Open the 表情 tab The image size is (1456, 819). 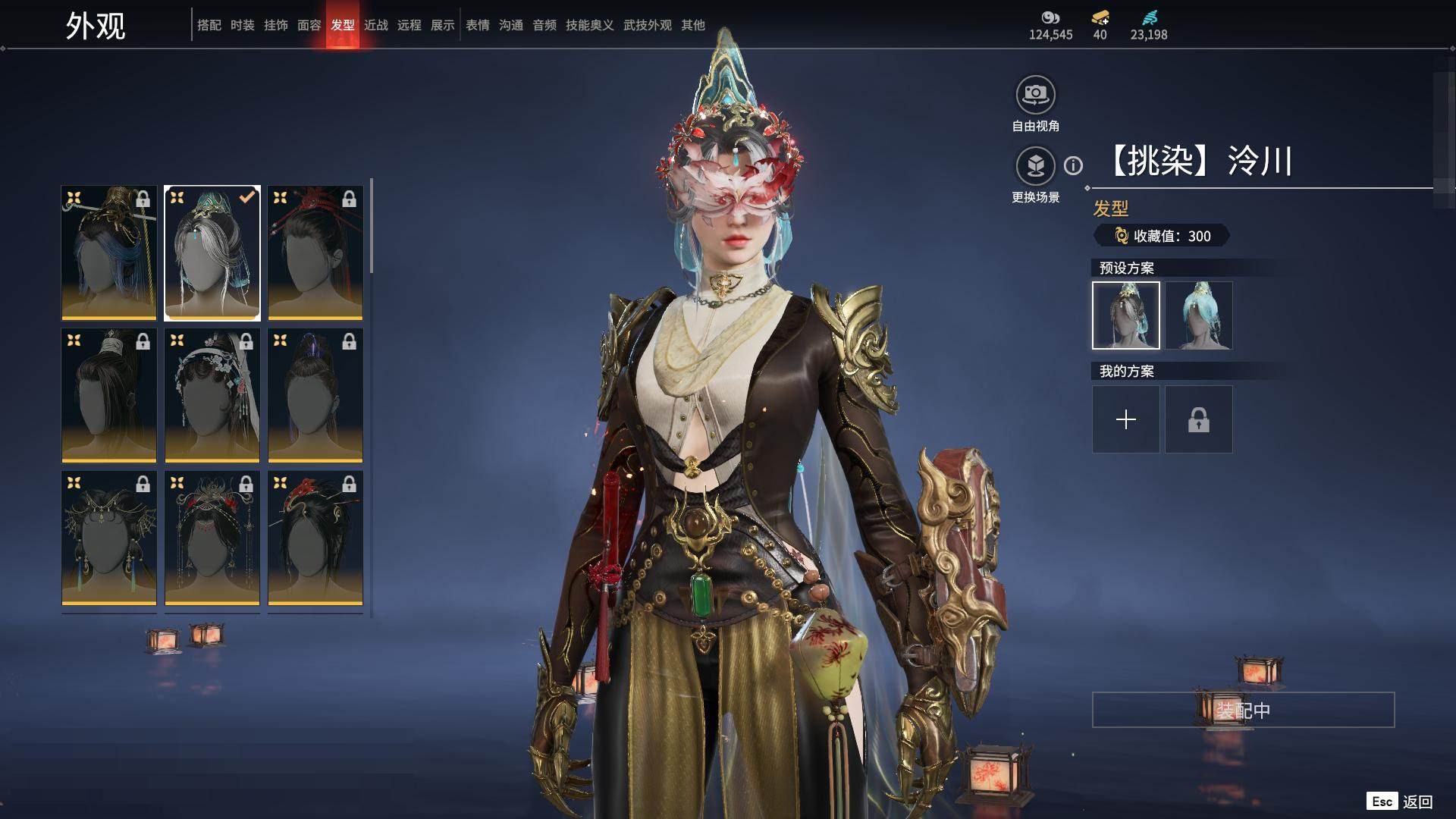click(477, 25)
